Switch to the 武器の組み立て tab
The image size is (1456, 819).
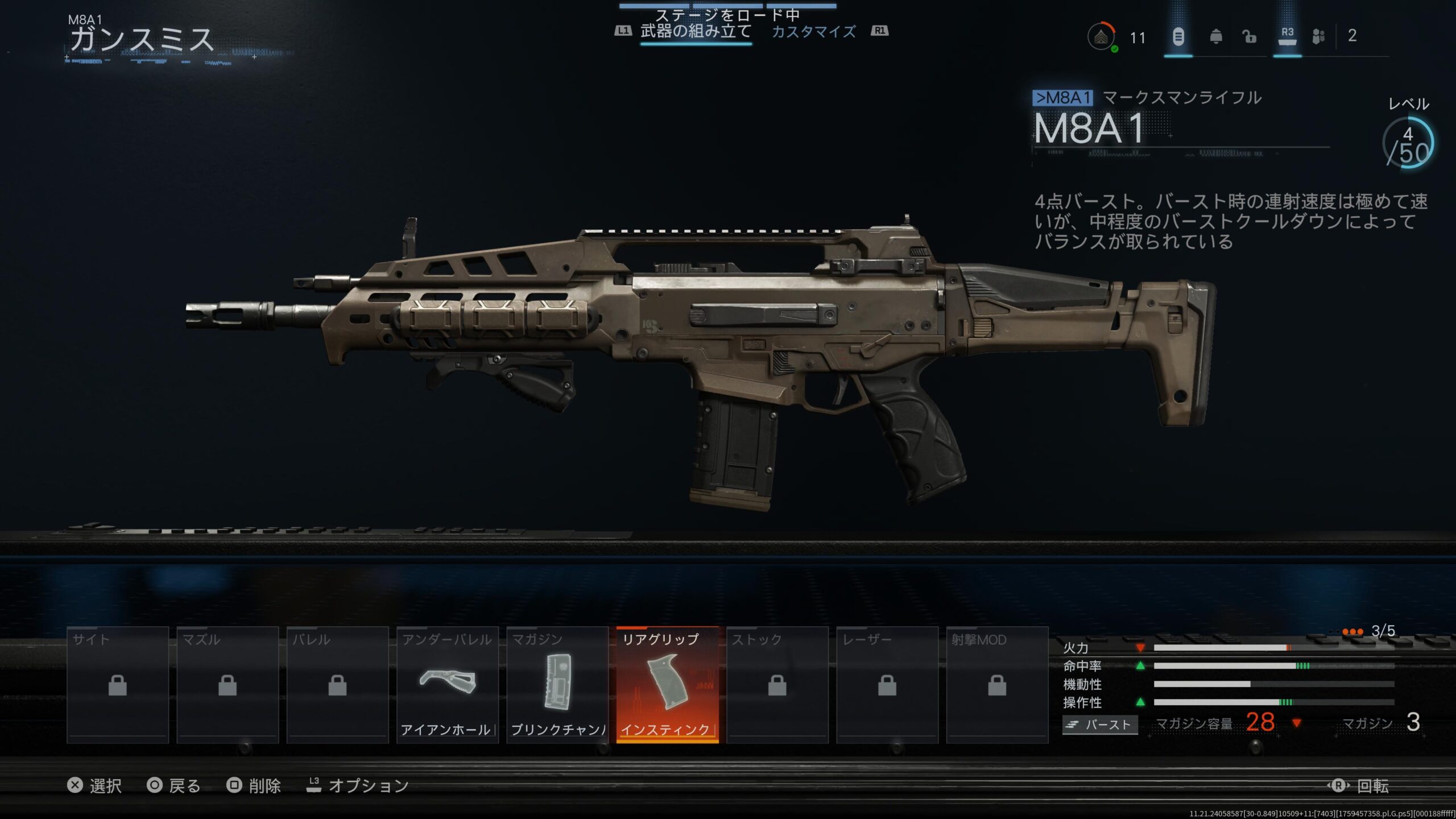(x=696, y=31)
